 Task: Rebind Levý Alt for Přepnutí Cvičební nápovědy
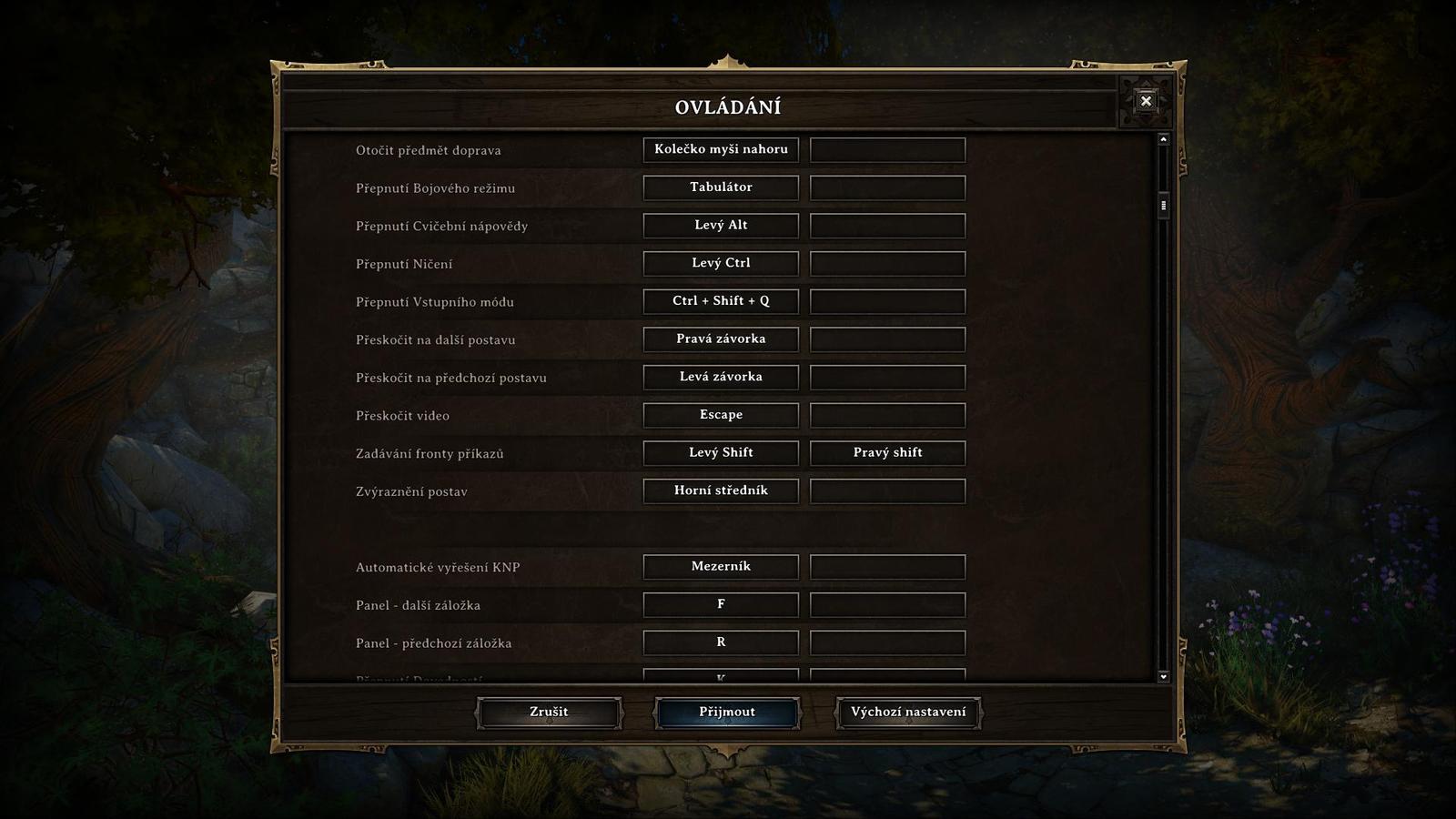(721, 225)
